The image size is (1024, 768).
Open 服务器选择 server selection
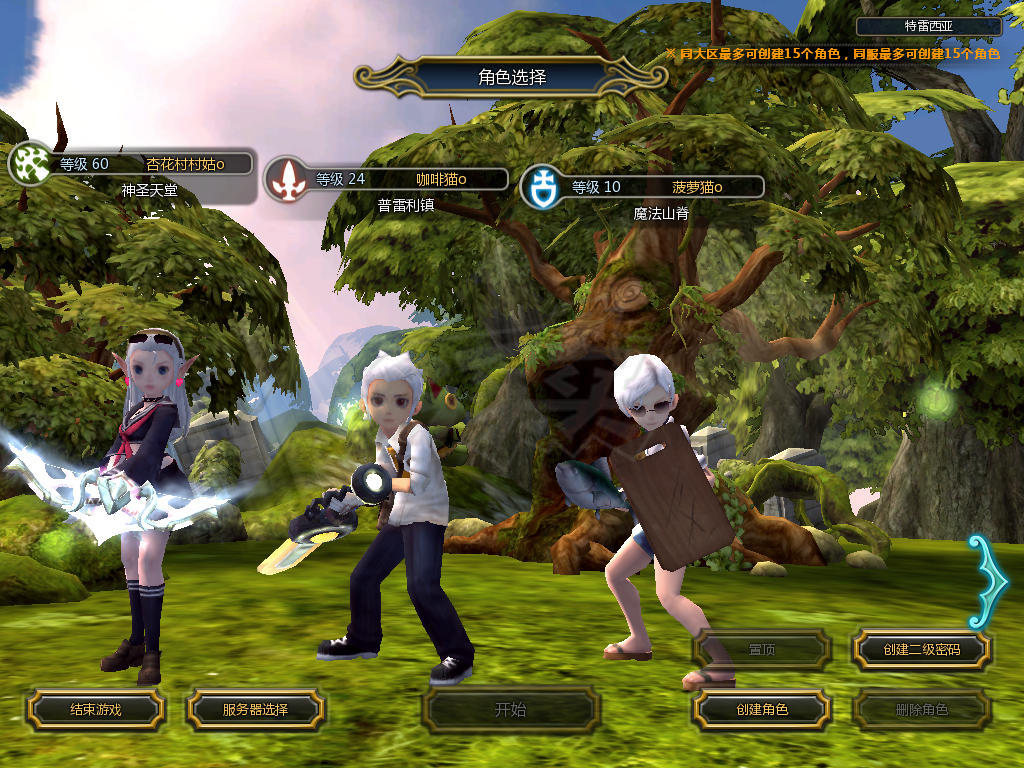[x=255, y=710]
